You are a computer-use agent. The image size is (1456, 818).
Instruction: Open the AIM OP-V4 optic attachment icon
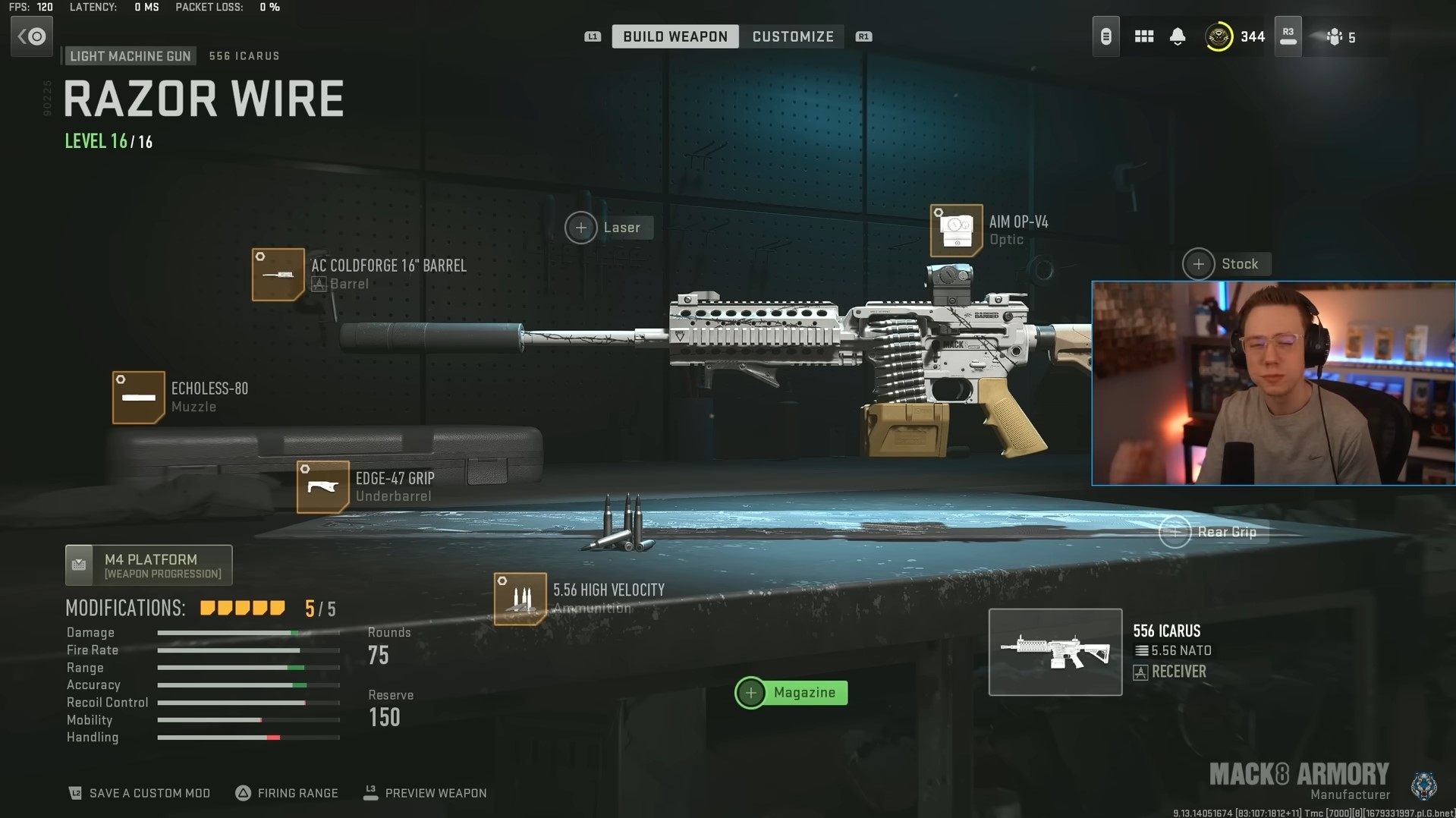[958, 231]
